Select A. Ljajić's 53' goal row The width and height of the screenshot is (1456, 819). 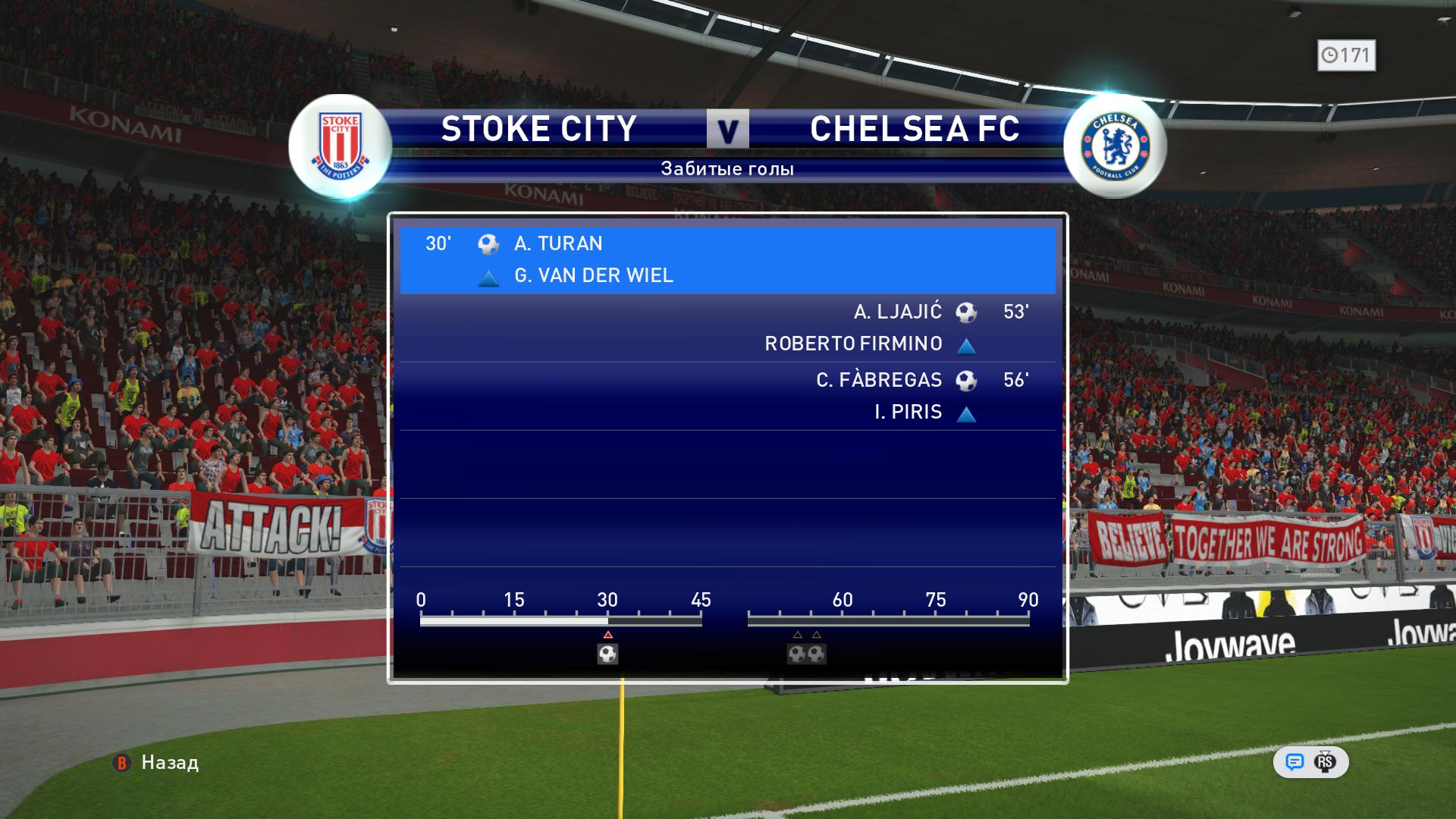point(726,328)
